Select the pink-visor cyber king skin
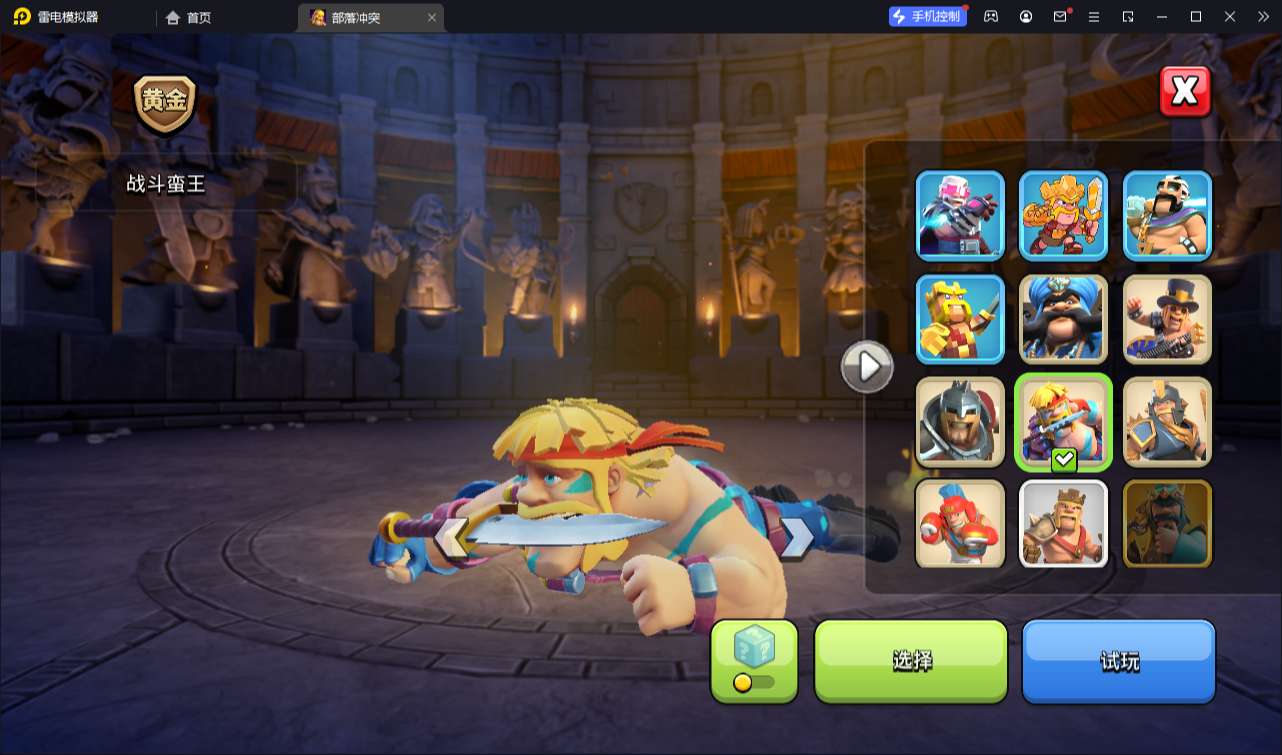 coord(960,215)
